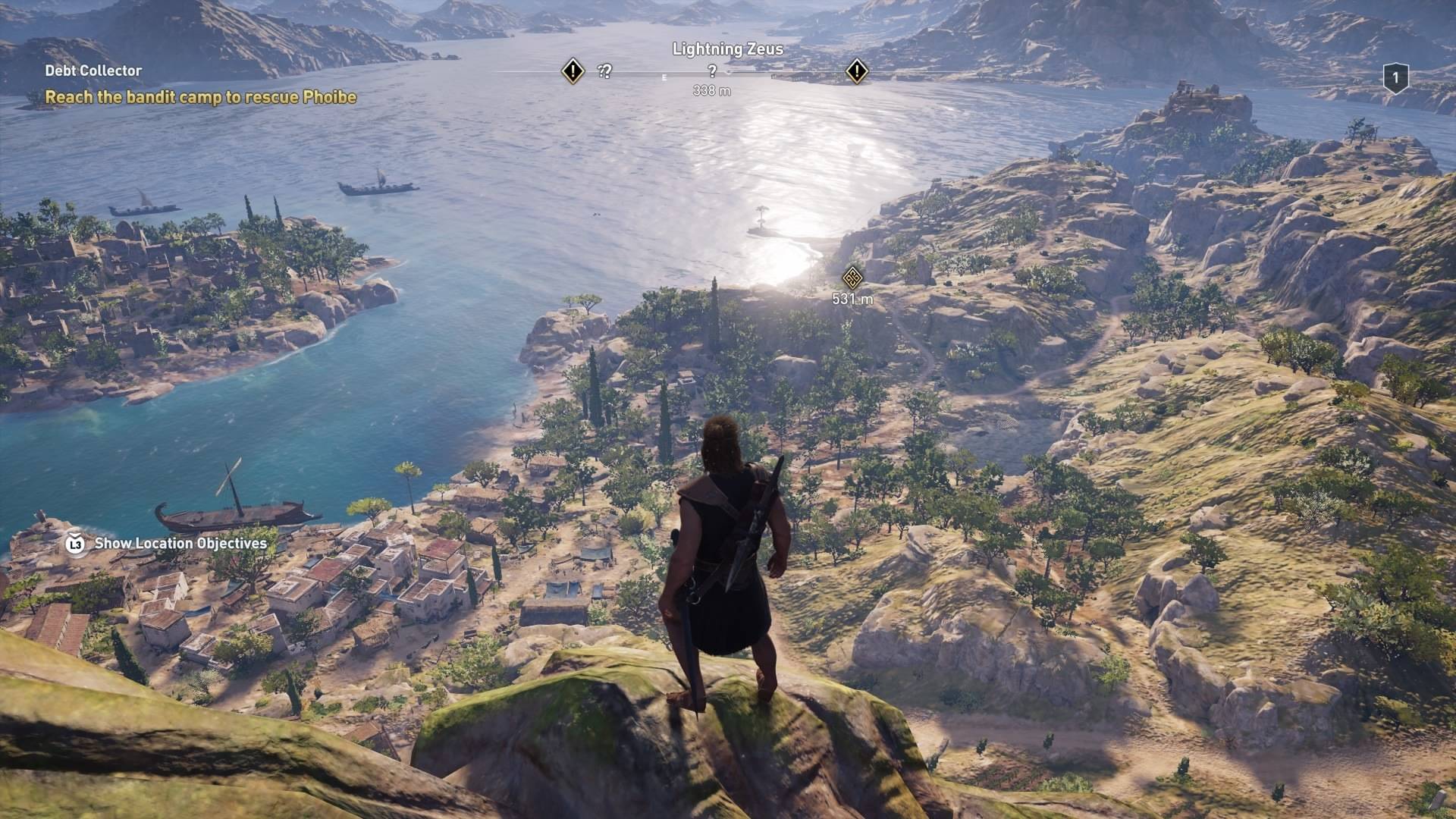Select the quest waypoint marker showing 531 m

coord(852,277)
